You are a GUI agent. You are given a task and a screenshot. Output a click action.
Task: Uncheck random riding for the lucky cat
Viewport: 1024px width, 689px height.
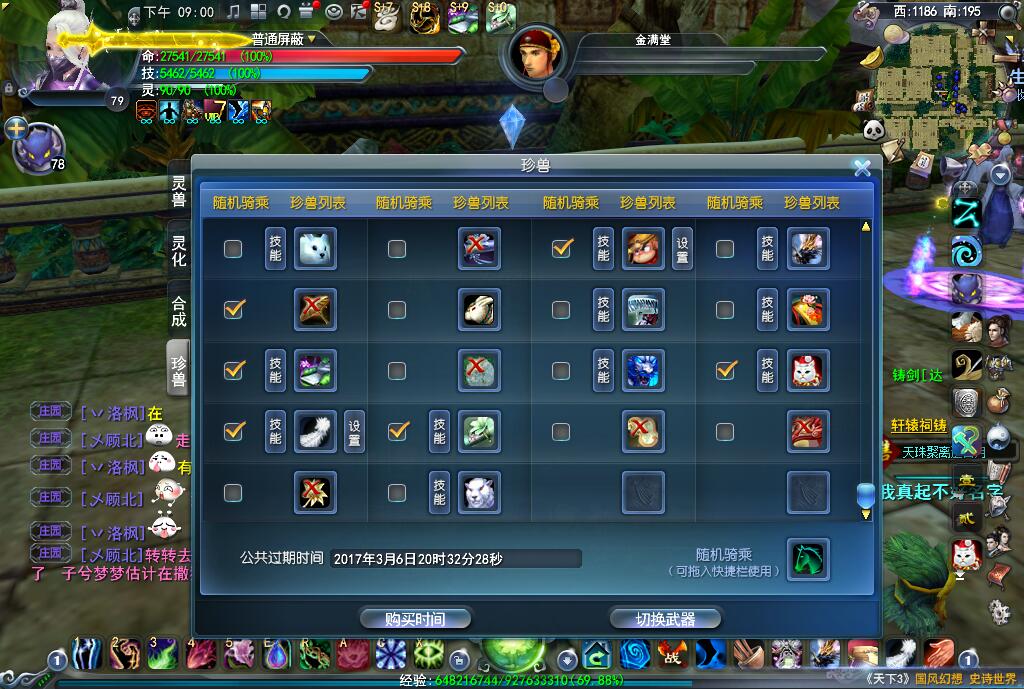[x=726, y=370]
